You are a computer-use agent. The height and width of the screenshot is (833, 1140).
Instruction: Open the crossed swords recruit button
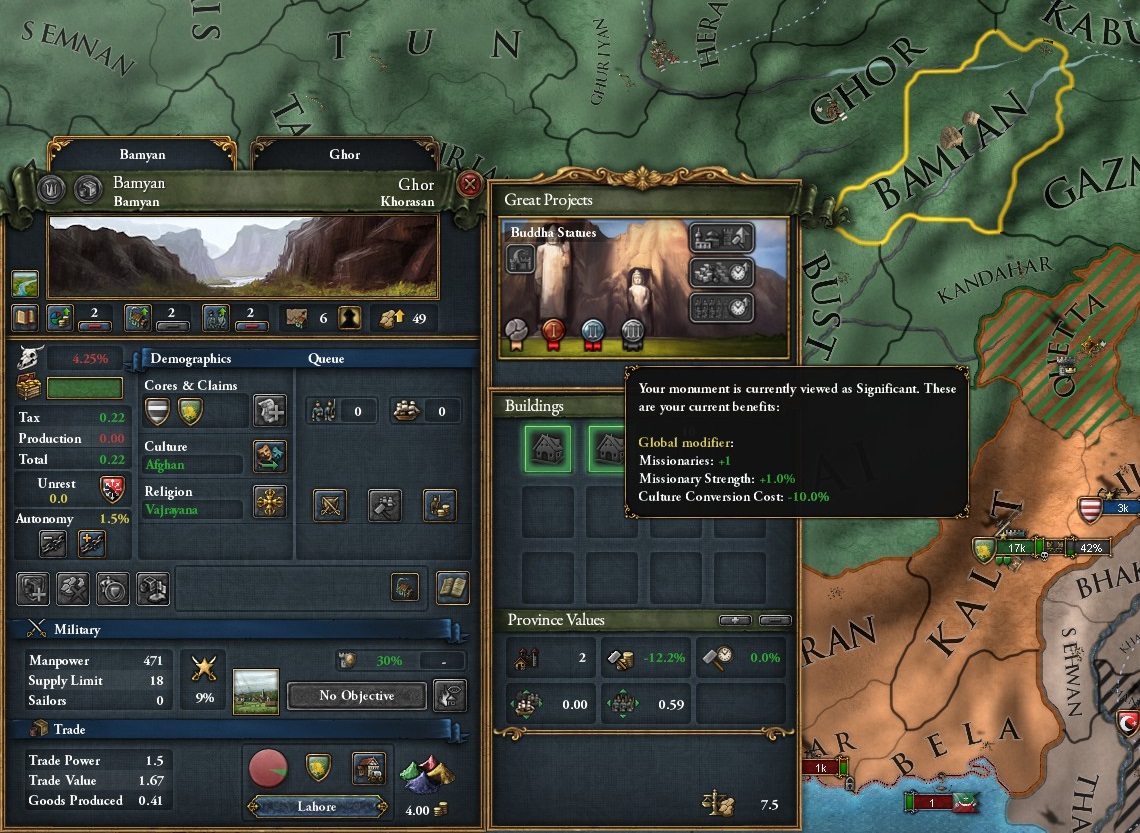point(331,505)
